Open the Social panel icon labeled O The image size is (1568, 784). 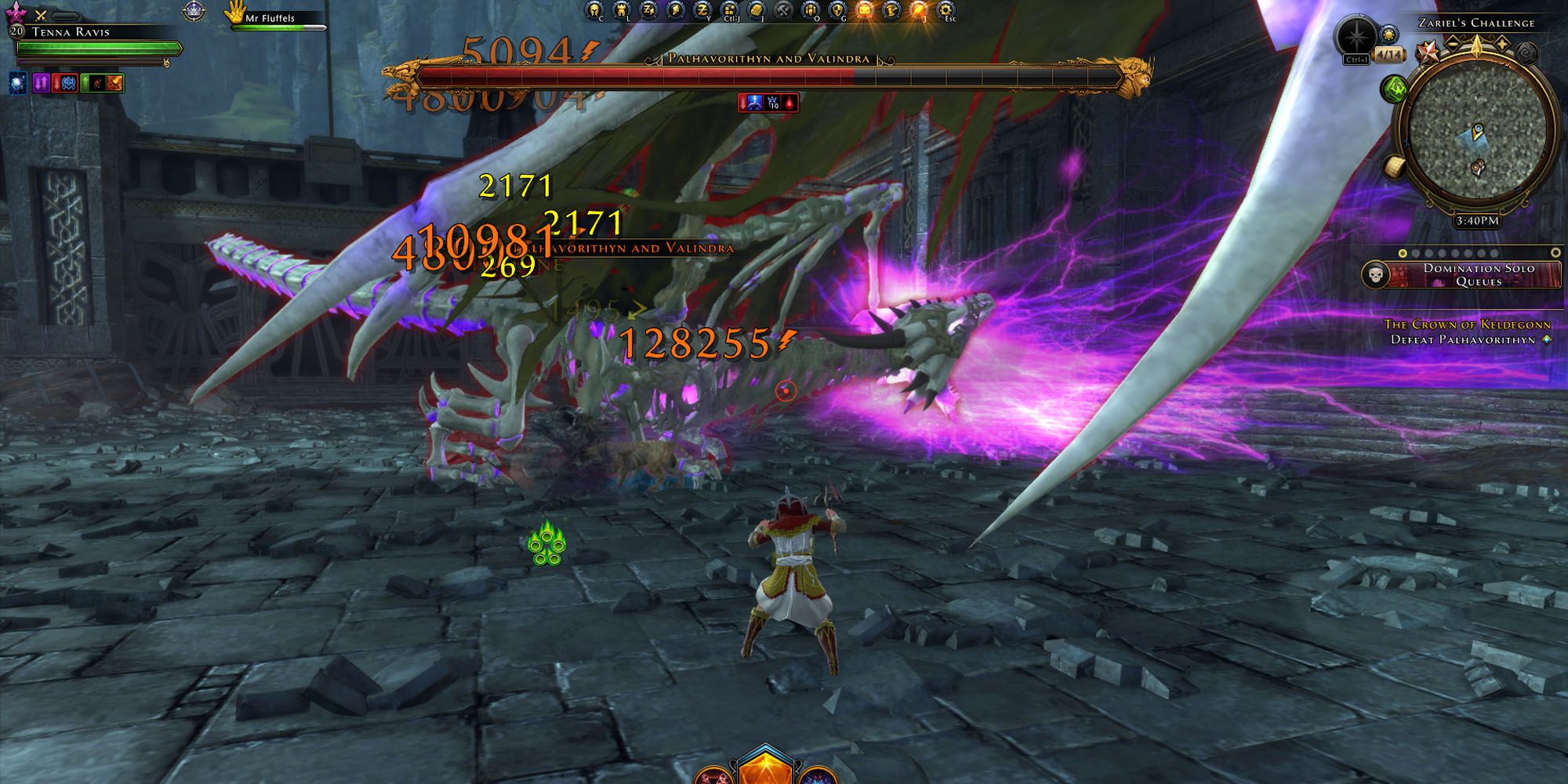click(x=811, y=10)
